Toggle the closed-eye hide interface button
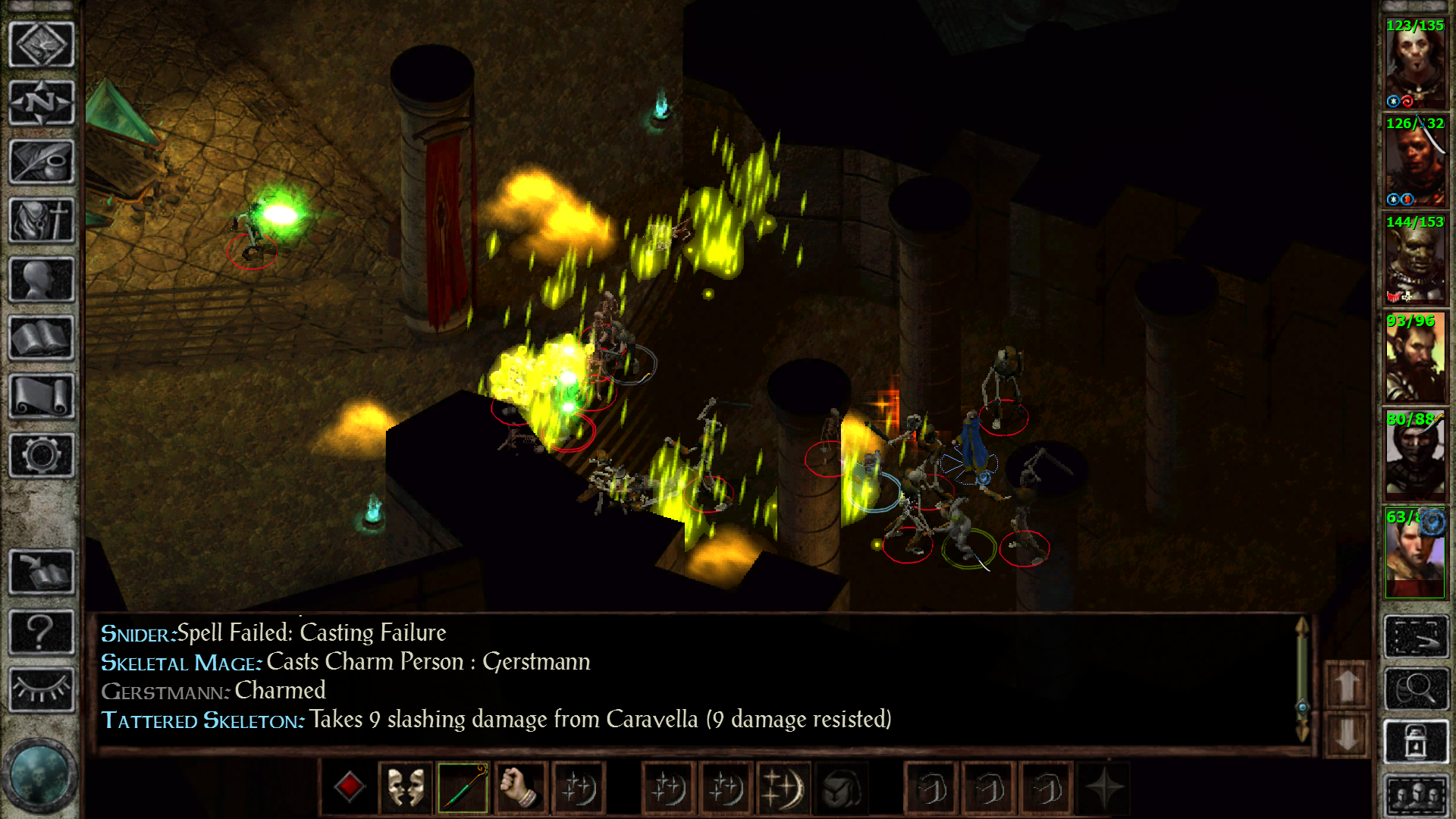This screenshot has height=819, width=1456. (x=41, y=689)
